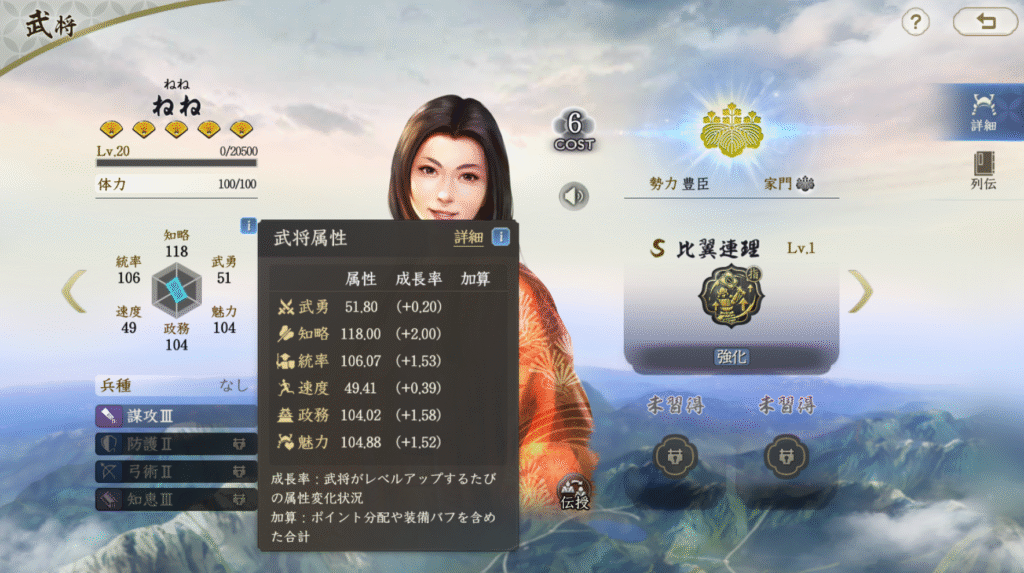
Task: Click the hexagon stats radar chart
Action: [176, 291]
